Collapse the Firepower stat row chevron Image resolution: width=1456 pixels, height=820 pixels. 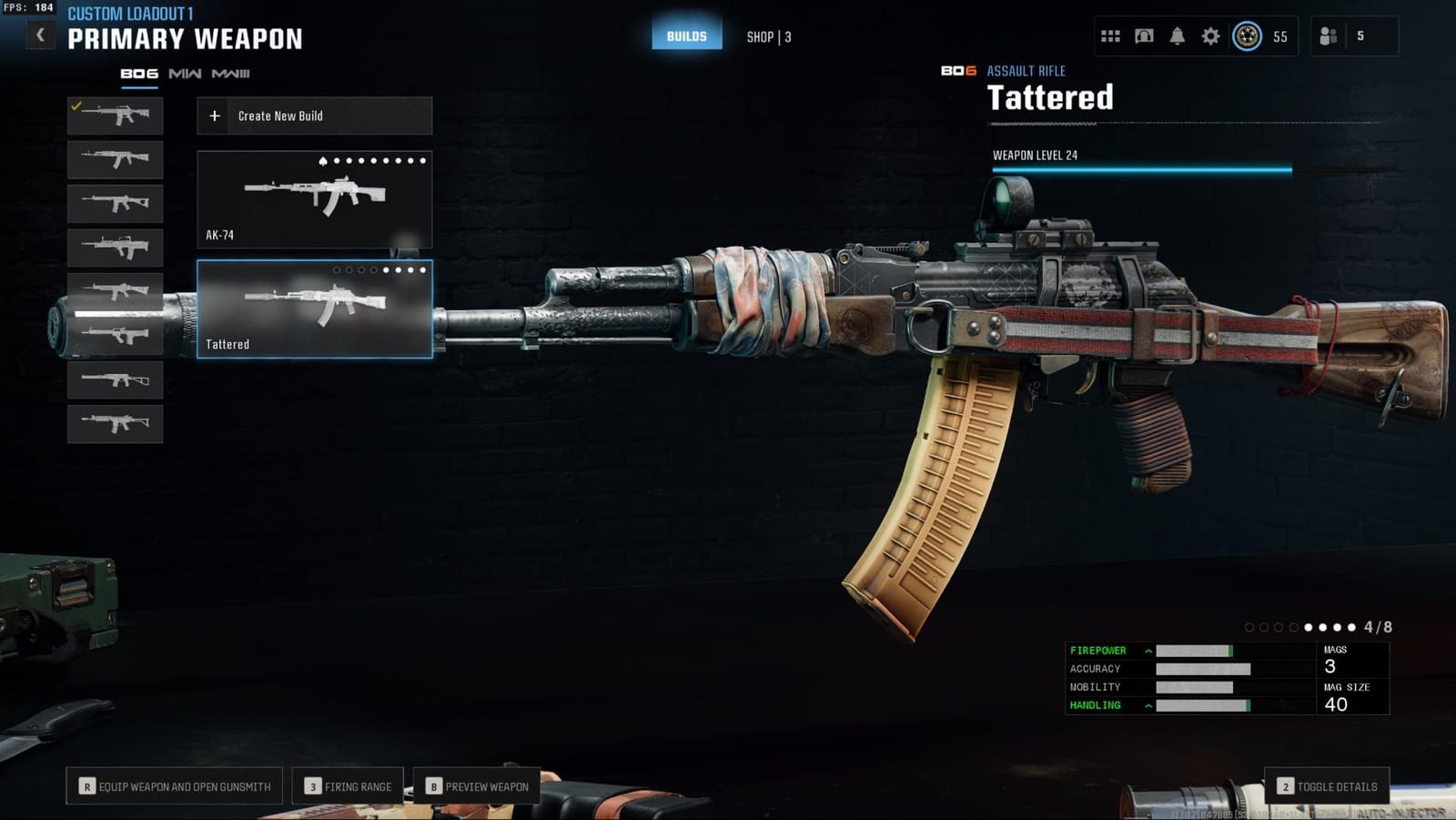1148,651
